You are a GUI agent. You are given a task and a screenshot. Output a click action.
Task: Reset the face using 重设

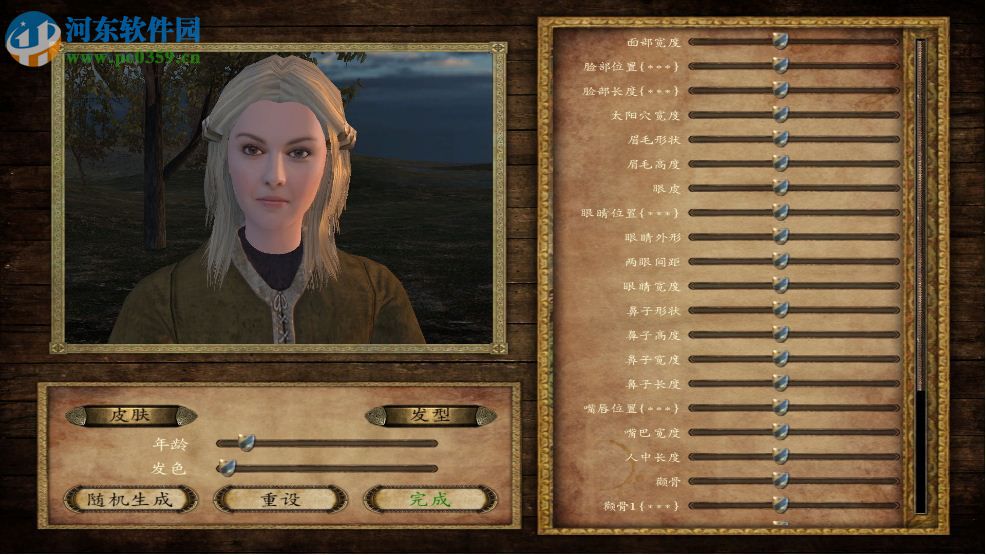click(x=281, y=498)
